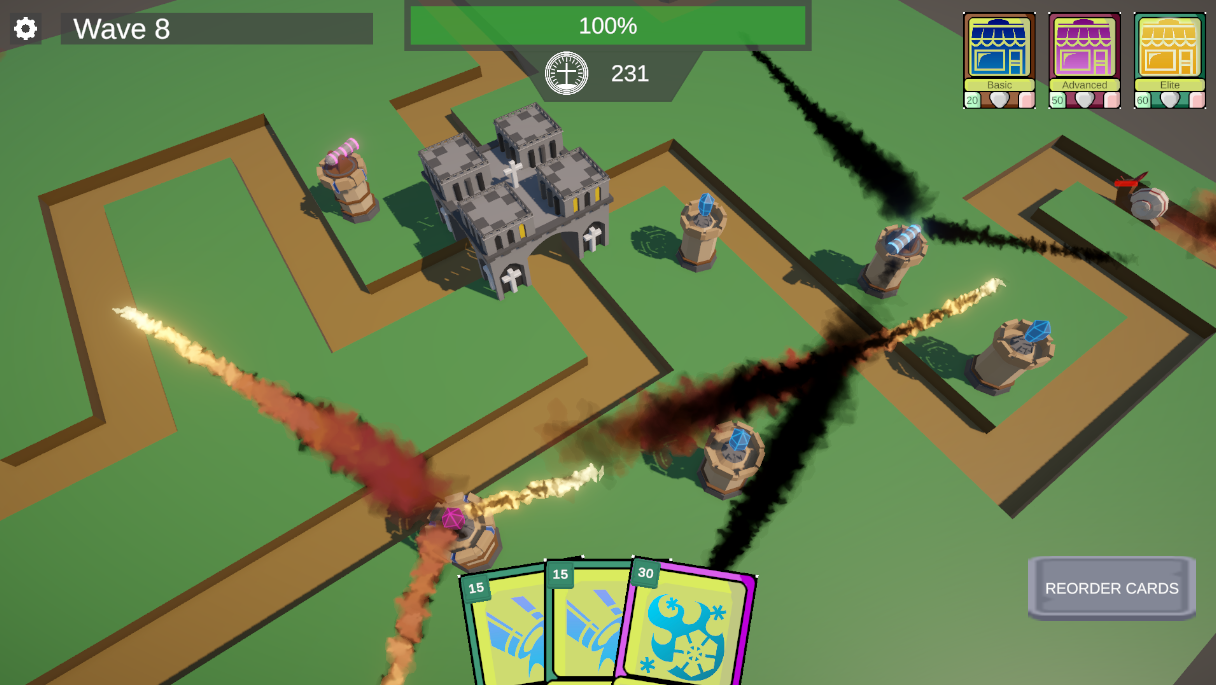Click the Reorder Cards button
Viewport: 1216px width, 685px height.
pyautogui.click(x=1111, y=588)
